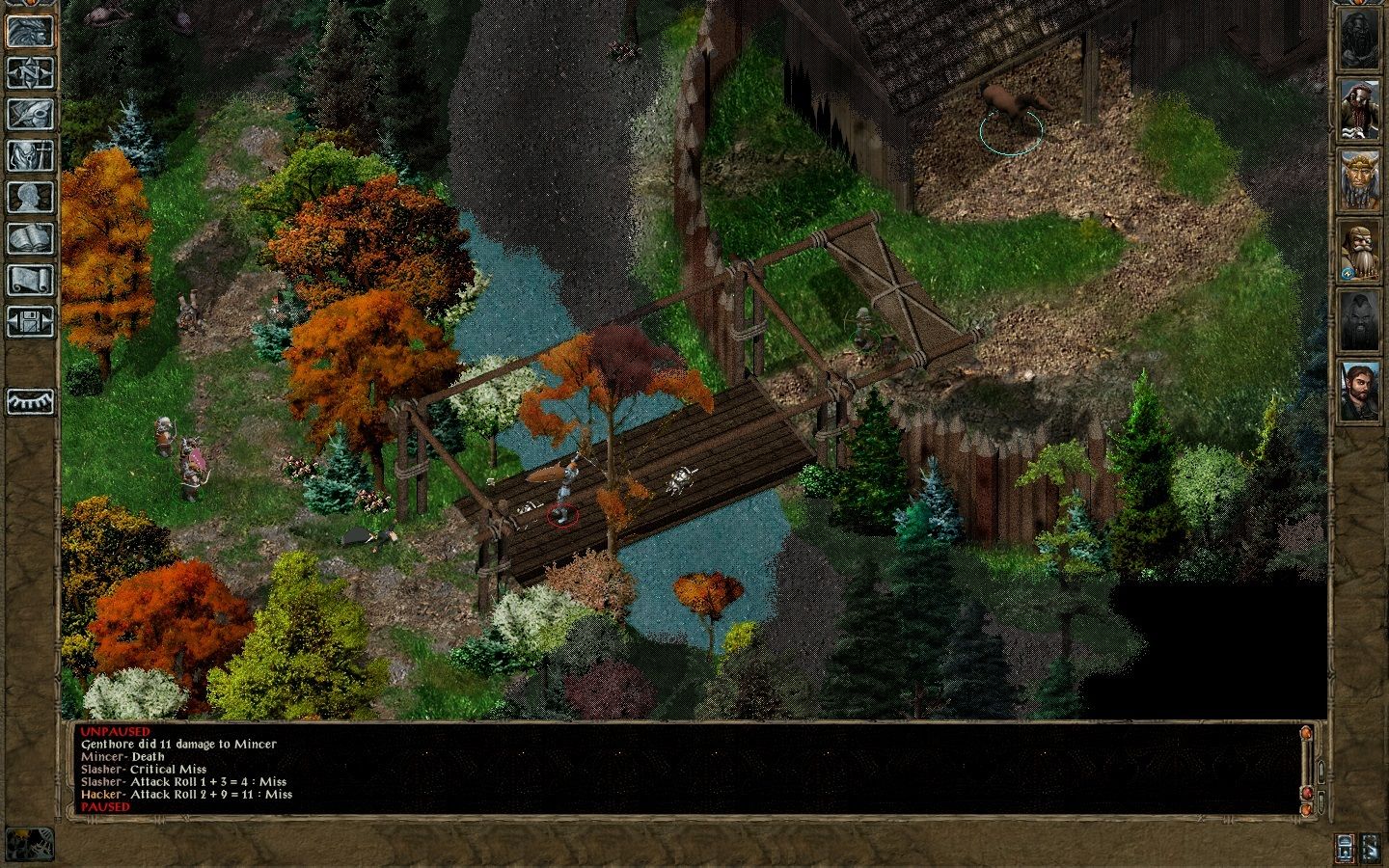Open the priest scroll spell screen
Screen dimensions: 1389x868
tap(29, 280)
